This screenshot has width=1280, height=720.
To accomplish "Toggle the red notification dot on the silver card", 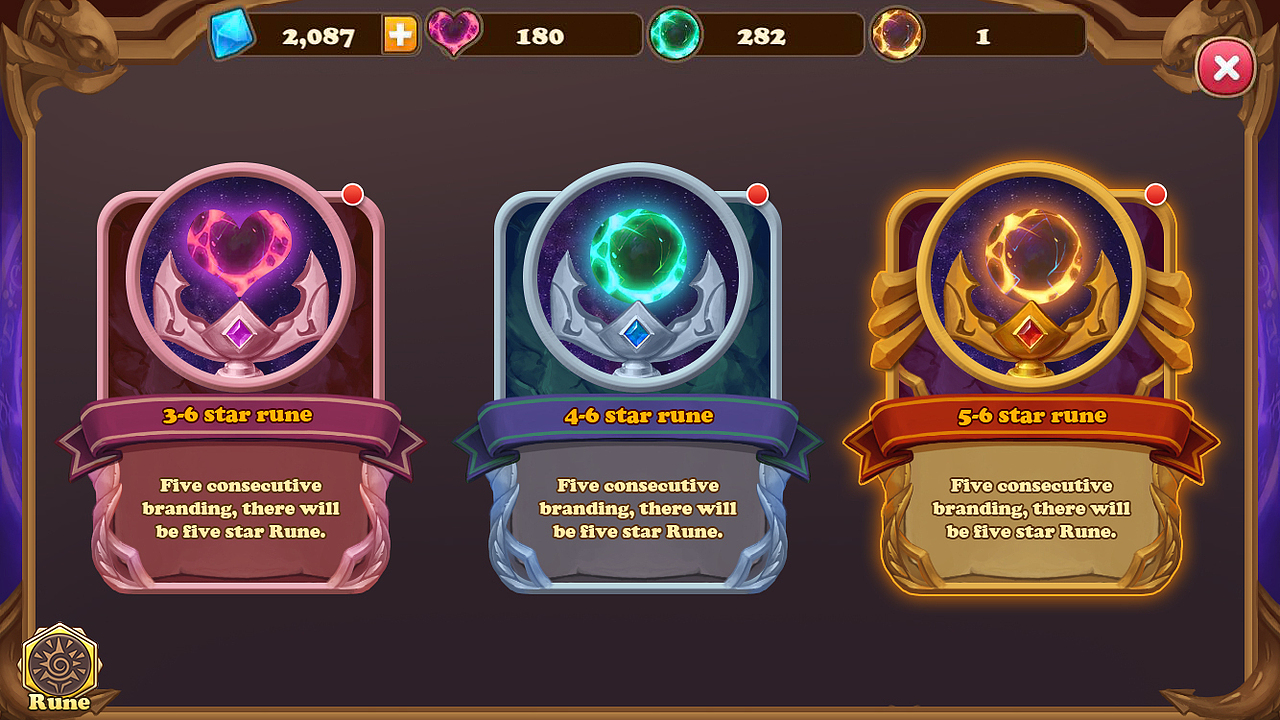I will [756, 192].
